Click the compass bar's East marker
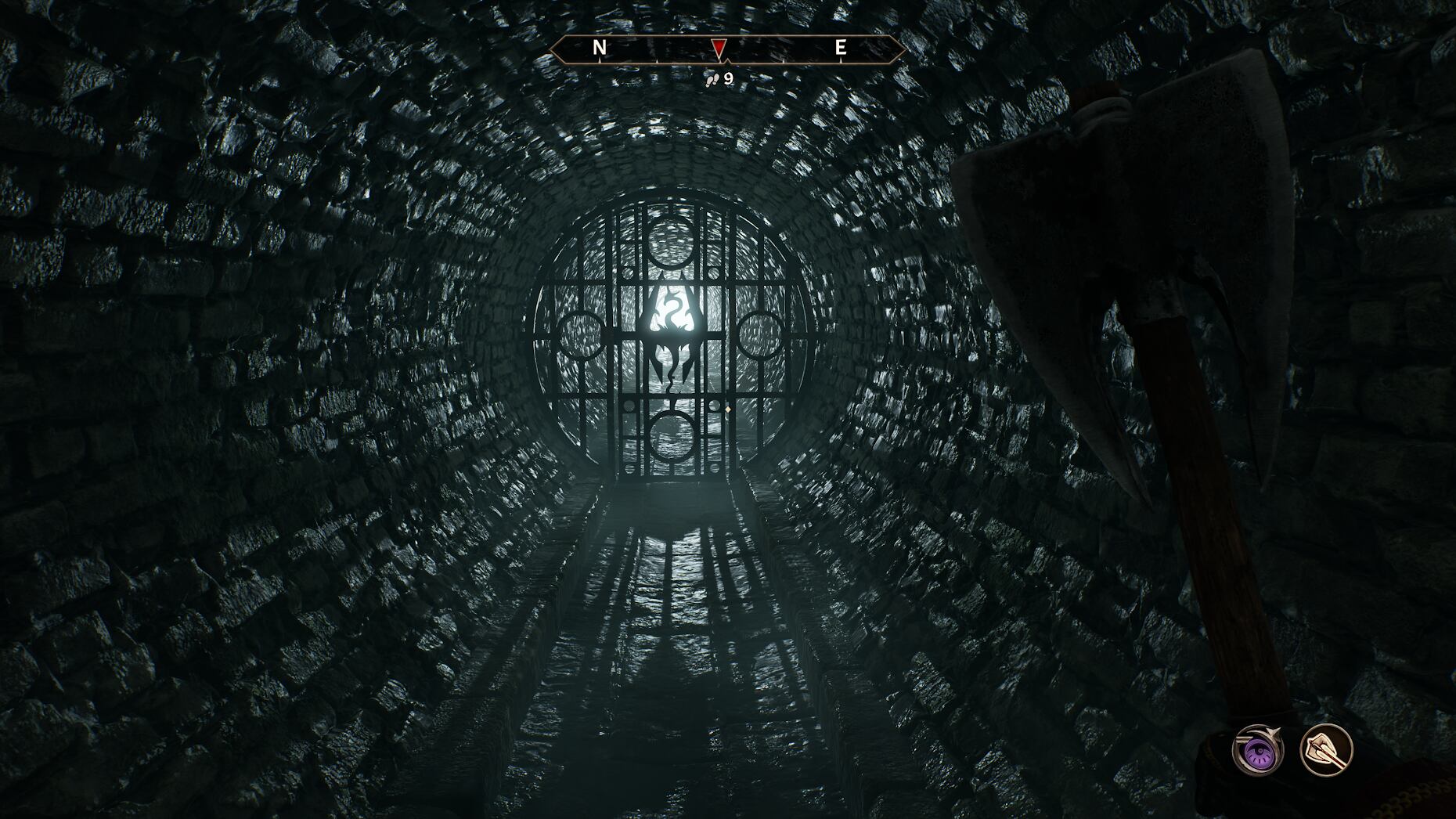1456x819 pixels. [x=840, y=48]
